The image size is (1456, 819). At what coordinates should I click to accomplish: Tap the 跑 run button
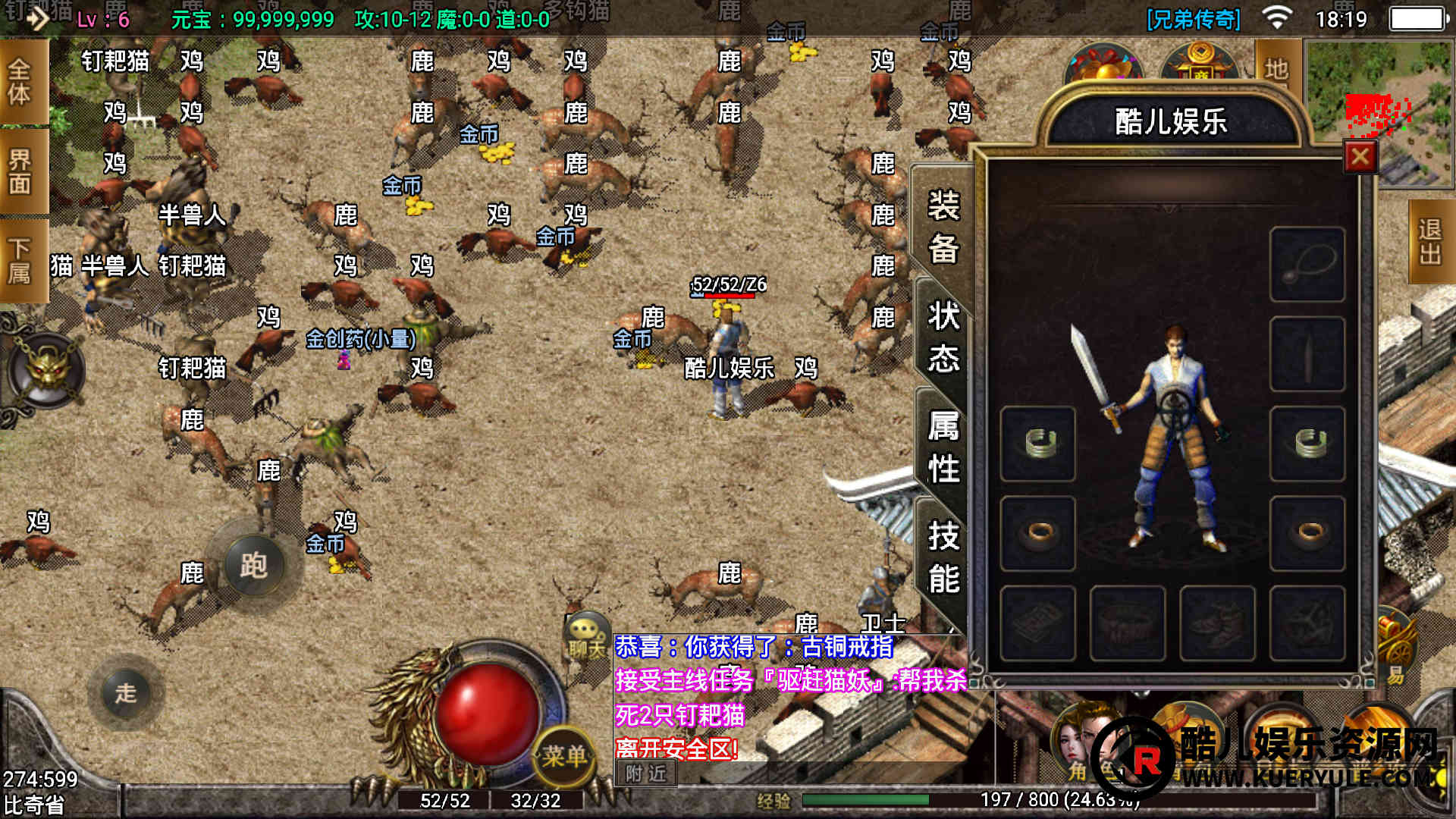coord(254,565)
